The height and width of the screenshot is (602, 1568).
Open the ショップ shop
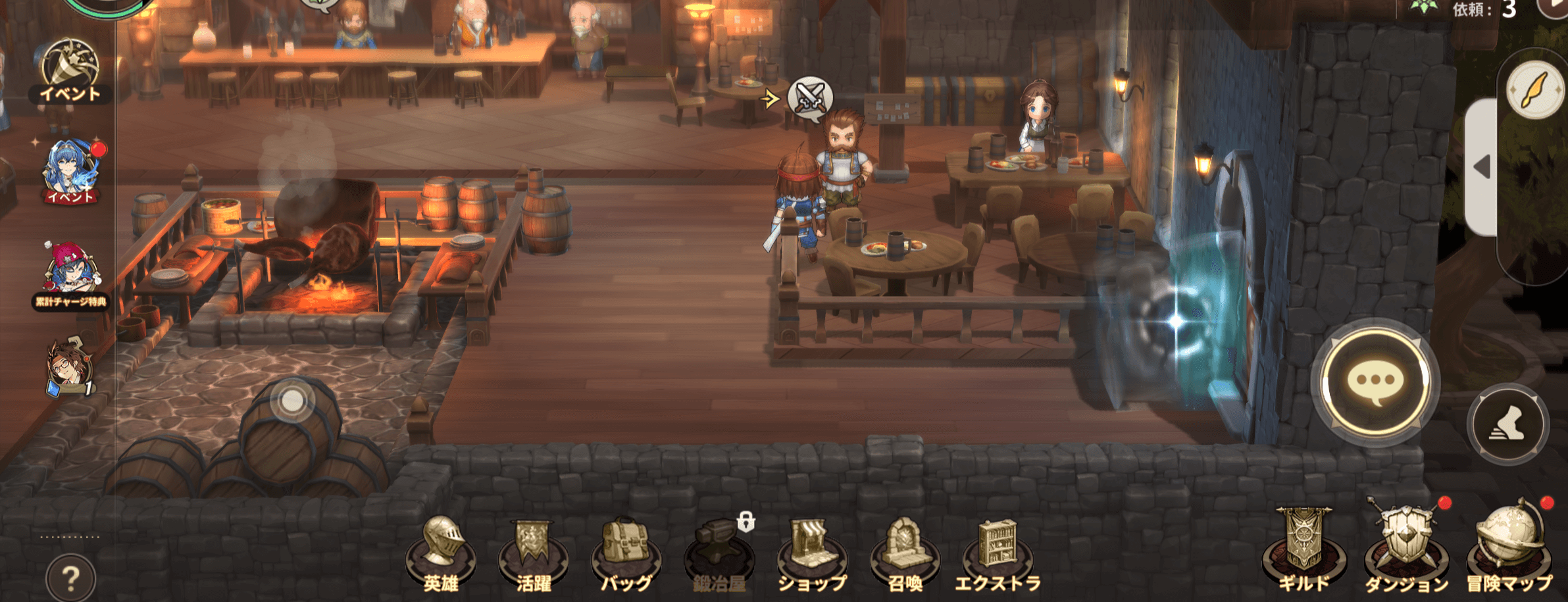812,554
